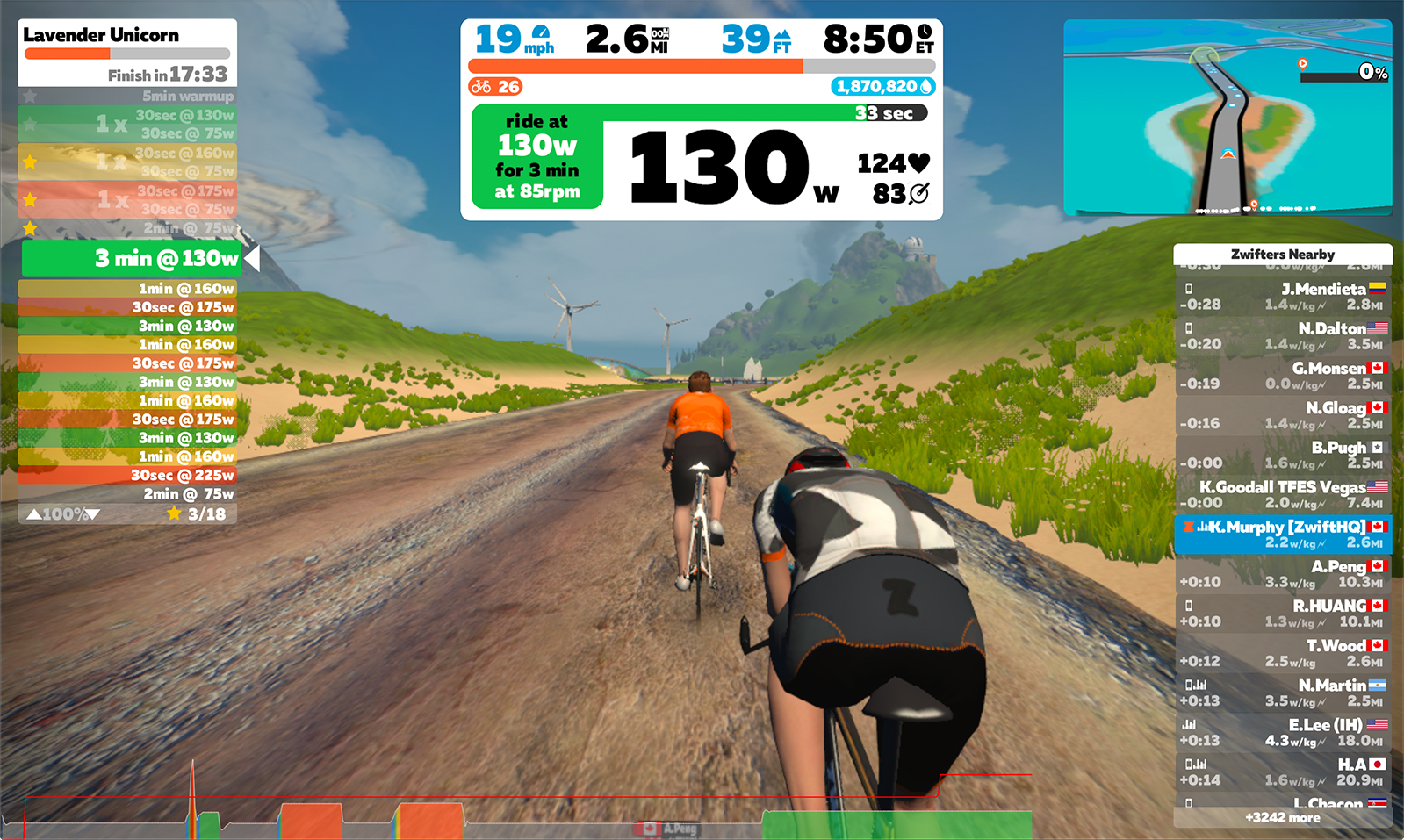
Task: Click the minimap in the top right corner
Action: (x=1229, y=114)
